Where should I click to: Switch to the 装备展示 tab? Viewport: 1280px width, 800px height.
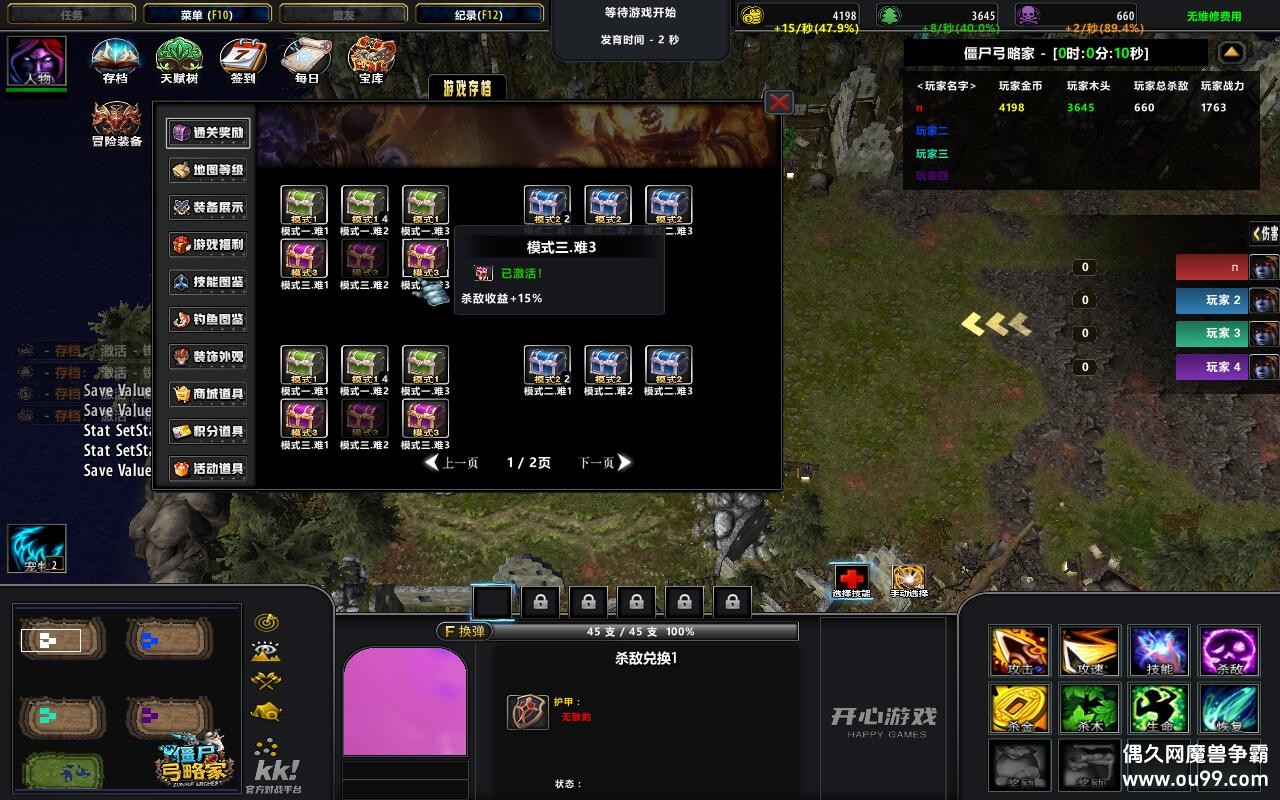coord(208,207)
